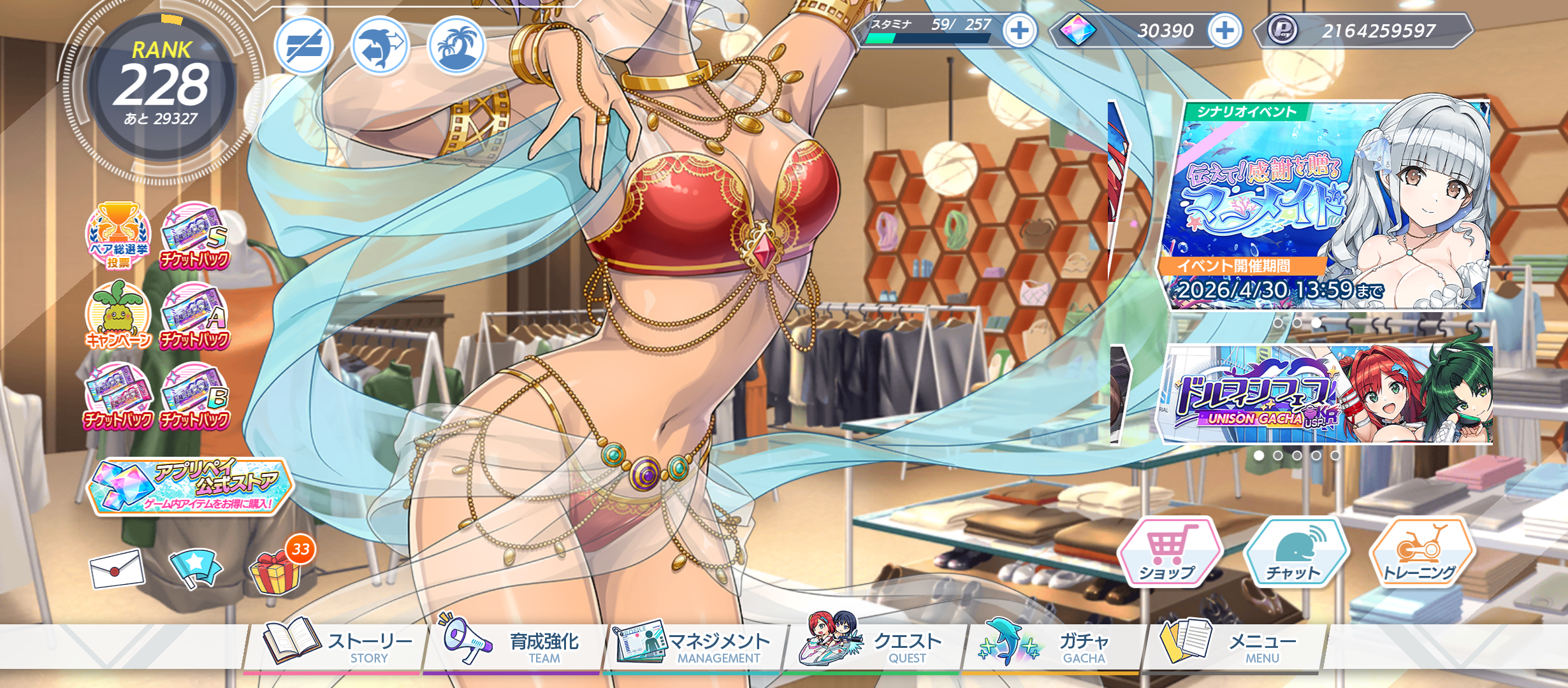The height and width of the screenshot is (688, 1568).
Task: Add stamina with the plus button
Action: click(x=1019, y=31)
